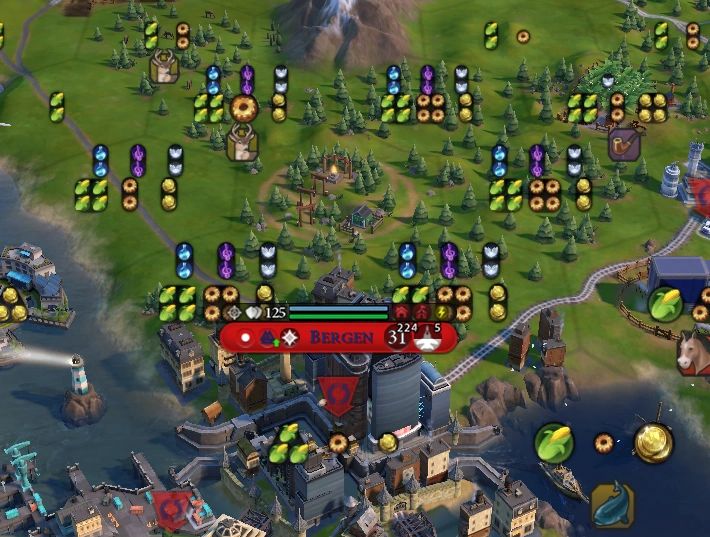Click the whale resource icon
The image size is (710, 537).
[x=611, y=505]
